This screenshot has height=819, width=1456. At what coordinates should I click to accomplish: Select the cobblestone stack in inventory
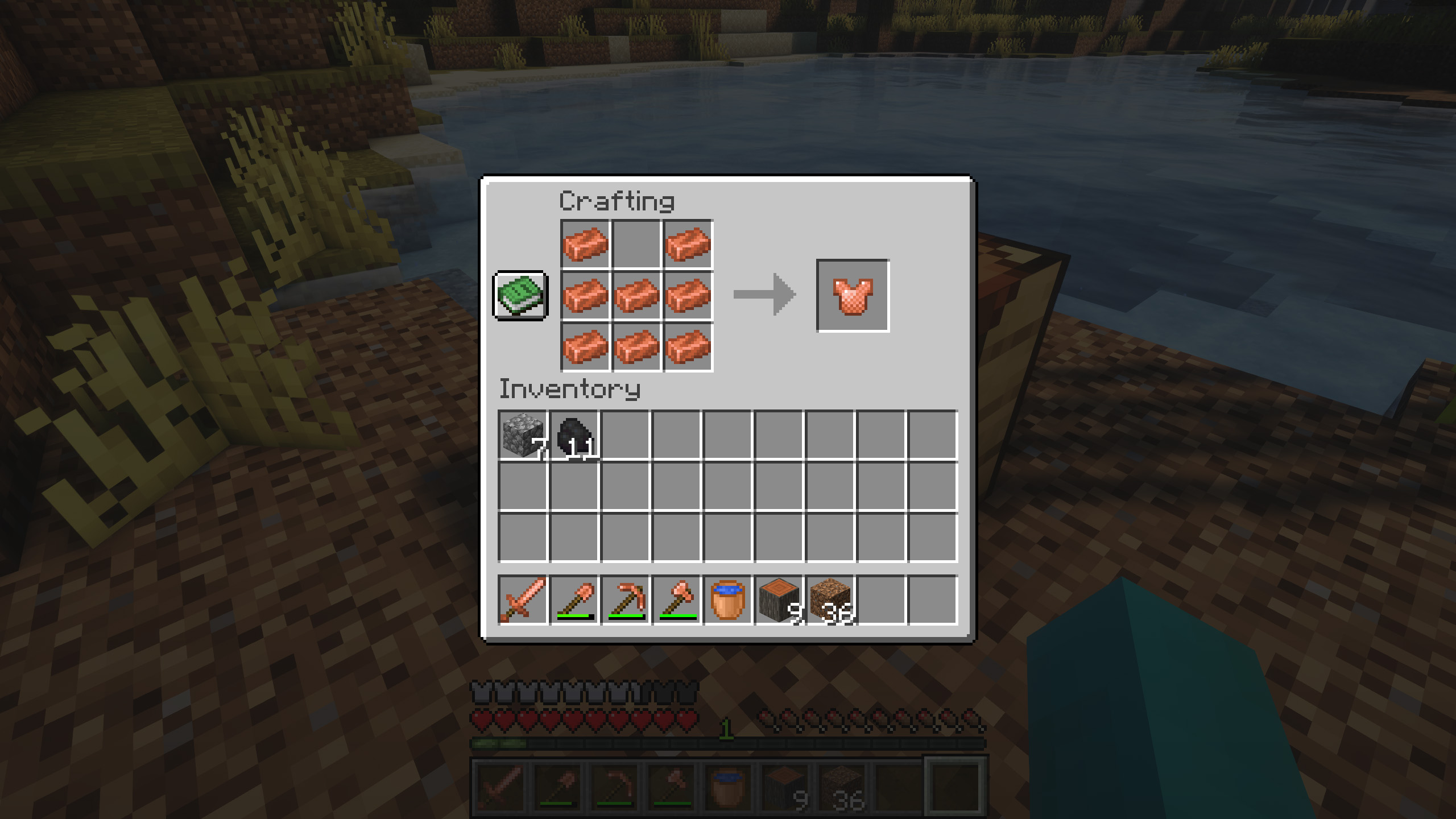point(523,435)
